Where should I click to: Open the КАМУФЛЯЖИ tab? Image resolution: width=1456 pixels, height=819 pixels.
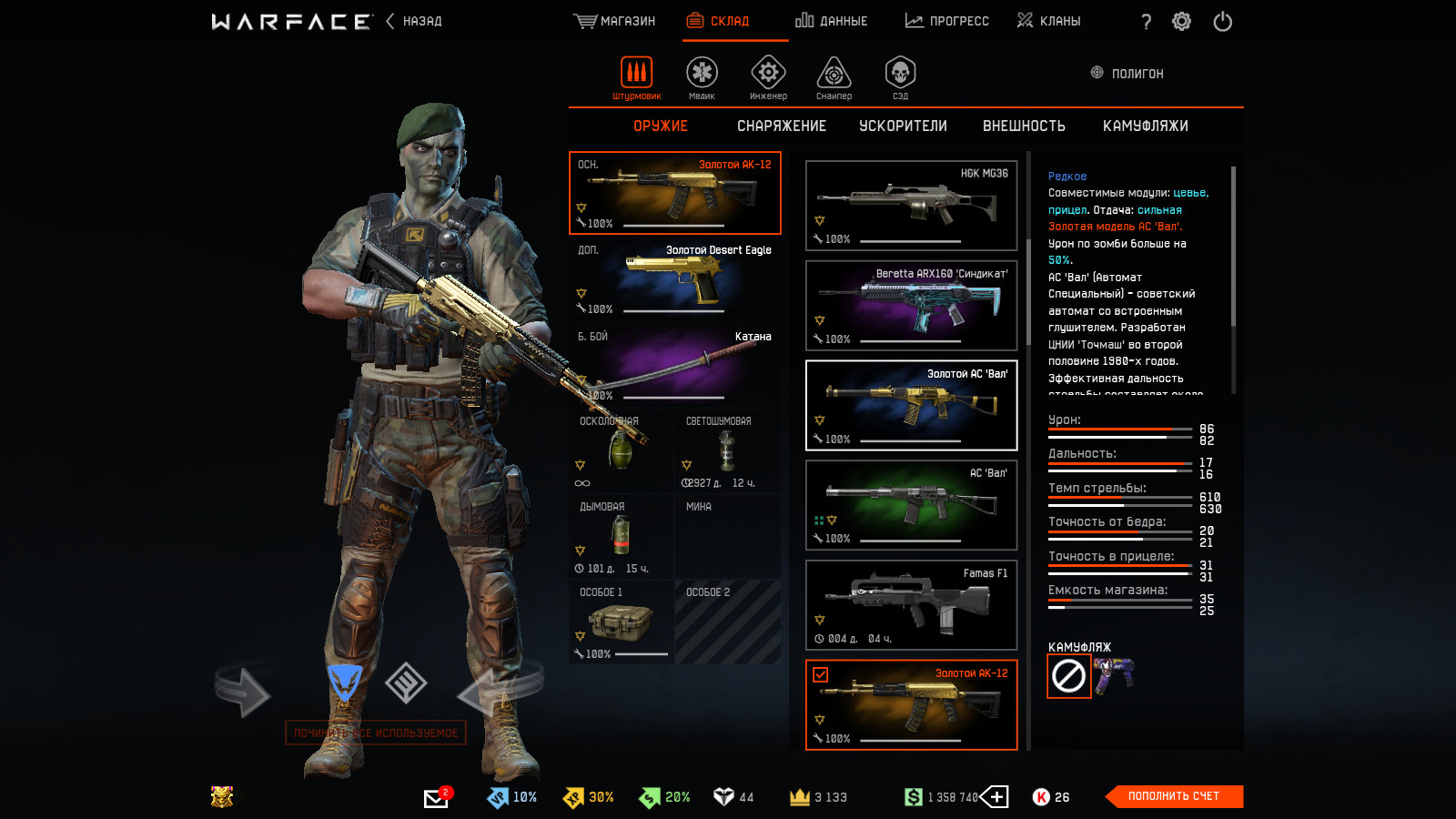tap(1145, 126)
